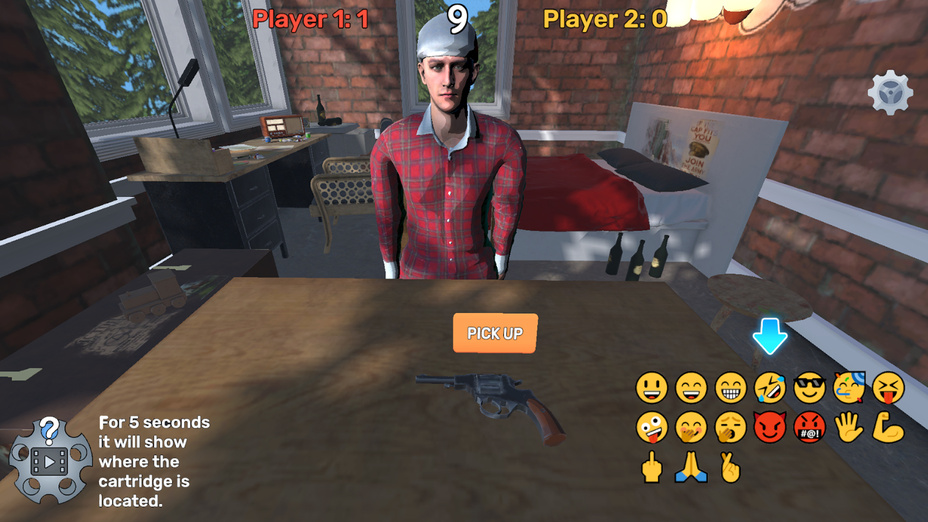
Task: Choose the party face emoji
Action: (x=849, y=387)
